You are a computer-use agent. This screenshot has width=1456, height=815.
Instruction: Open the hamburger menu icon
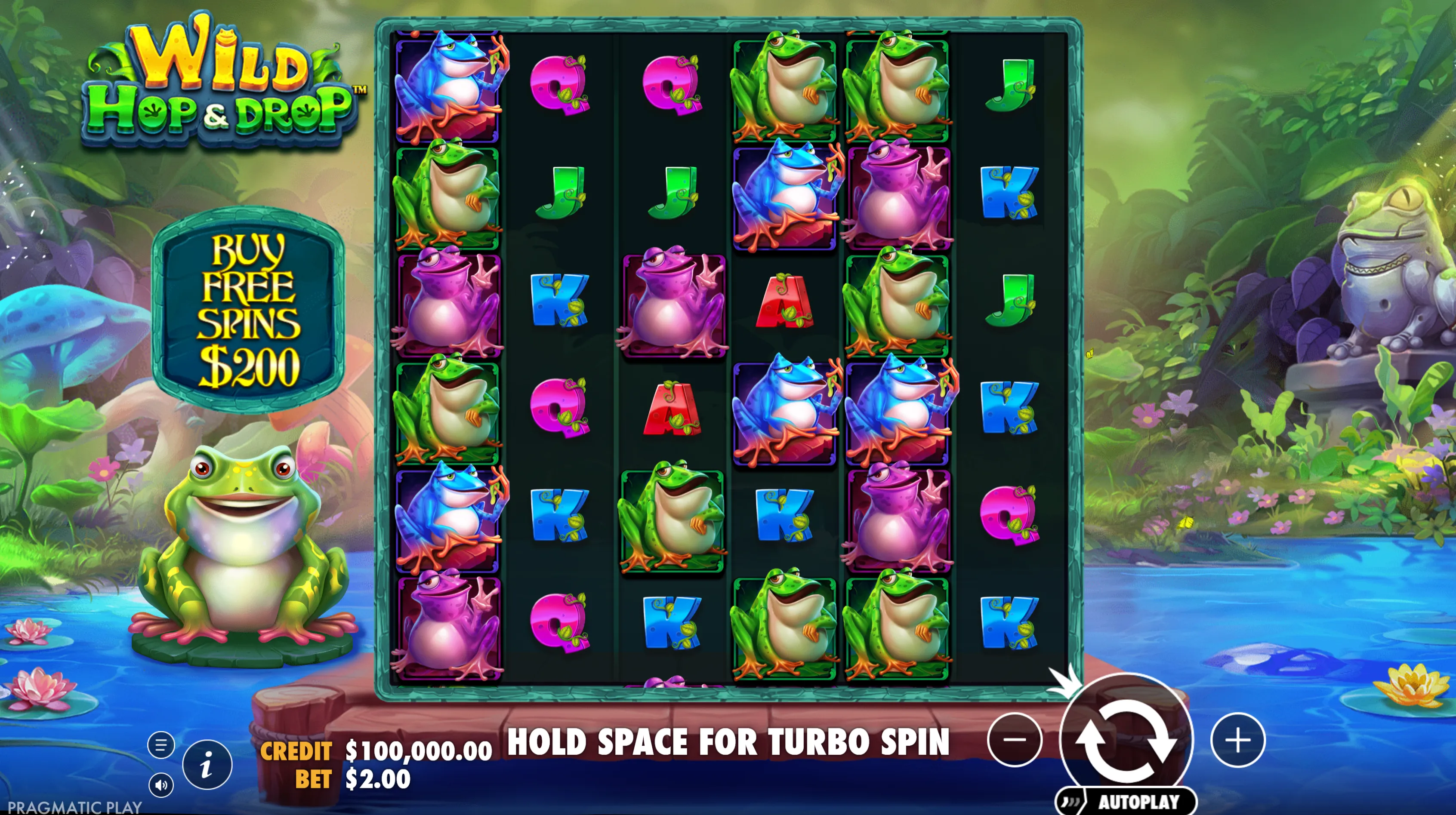pos(161,745)
